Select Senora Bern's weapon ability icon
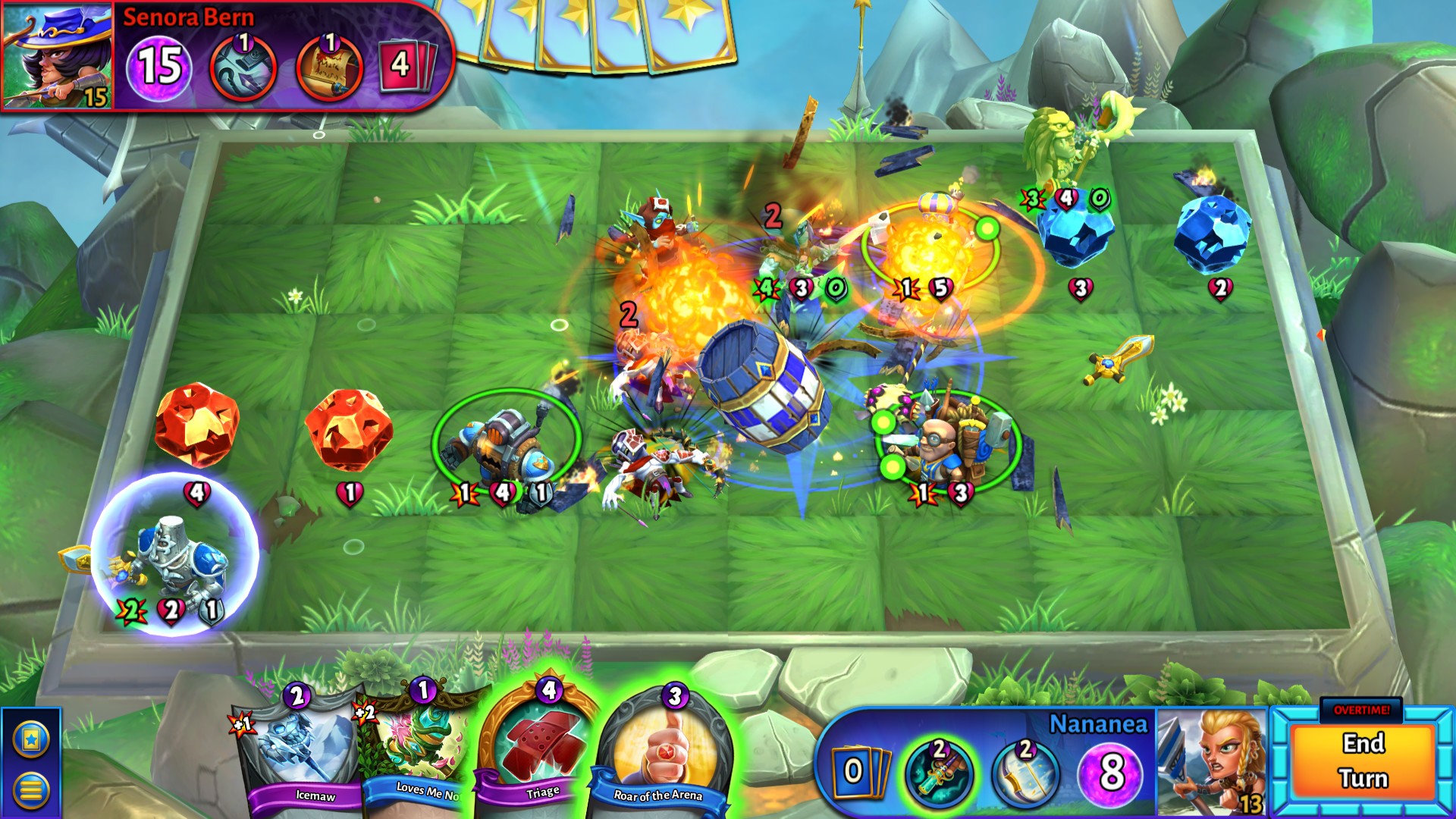The image size is (1456, 819). pyautogui.click(x=244, y=67)
